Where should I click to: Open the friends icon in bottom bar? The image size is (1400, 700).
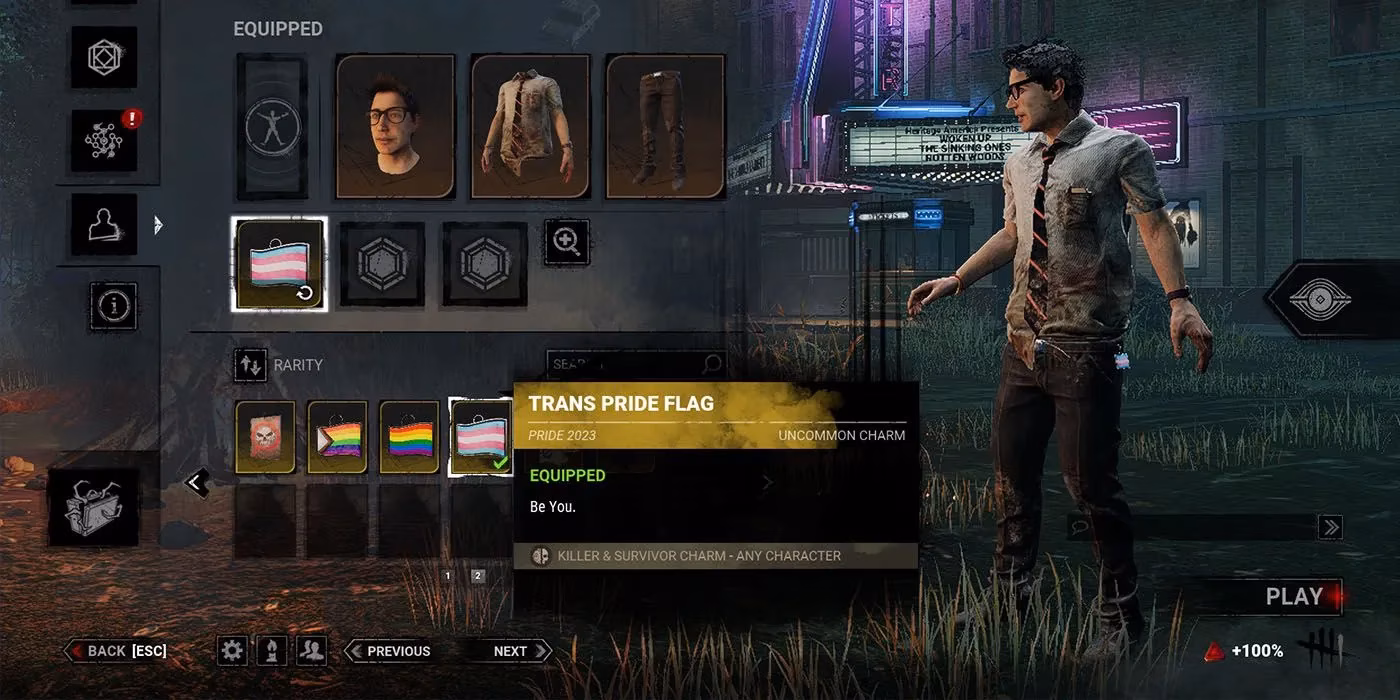point(312,651)
